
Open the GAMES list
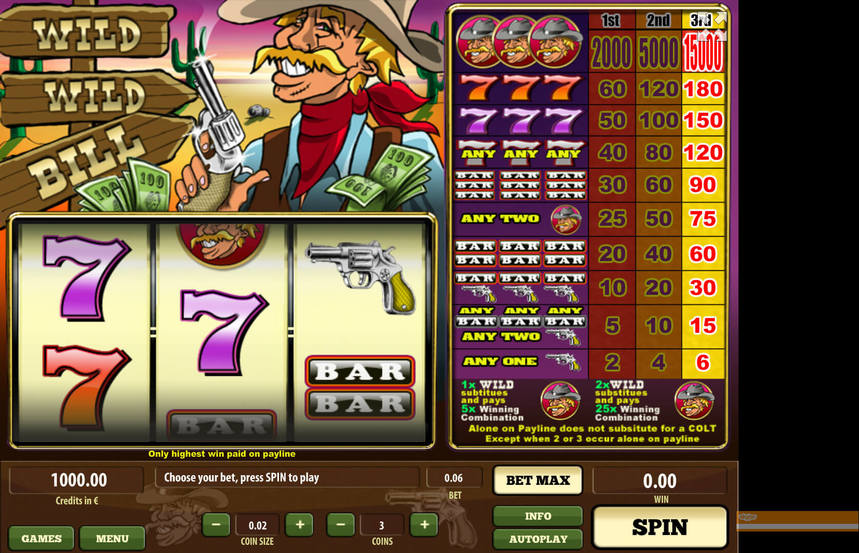point(41,538)
